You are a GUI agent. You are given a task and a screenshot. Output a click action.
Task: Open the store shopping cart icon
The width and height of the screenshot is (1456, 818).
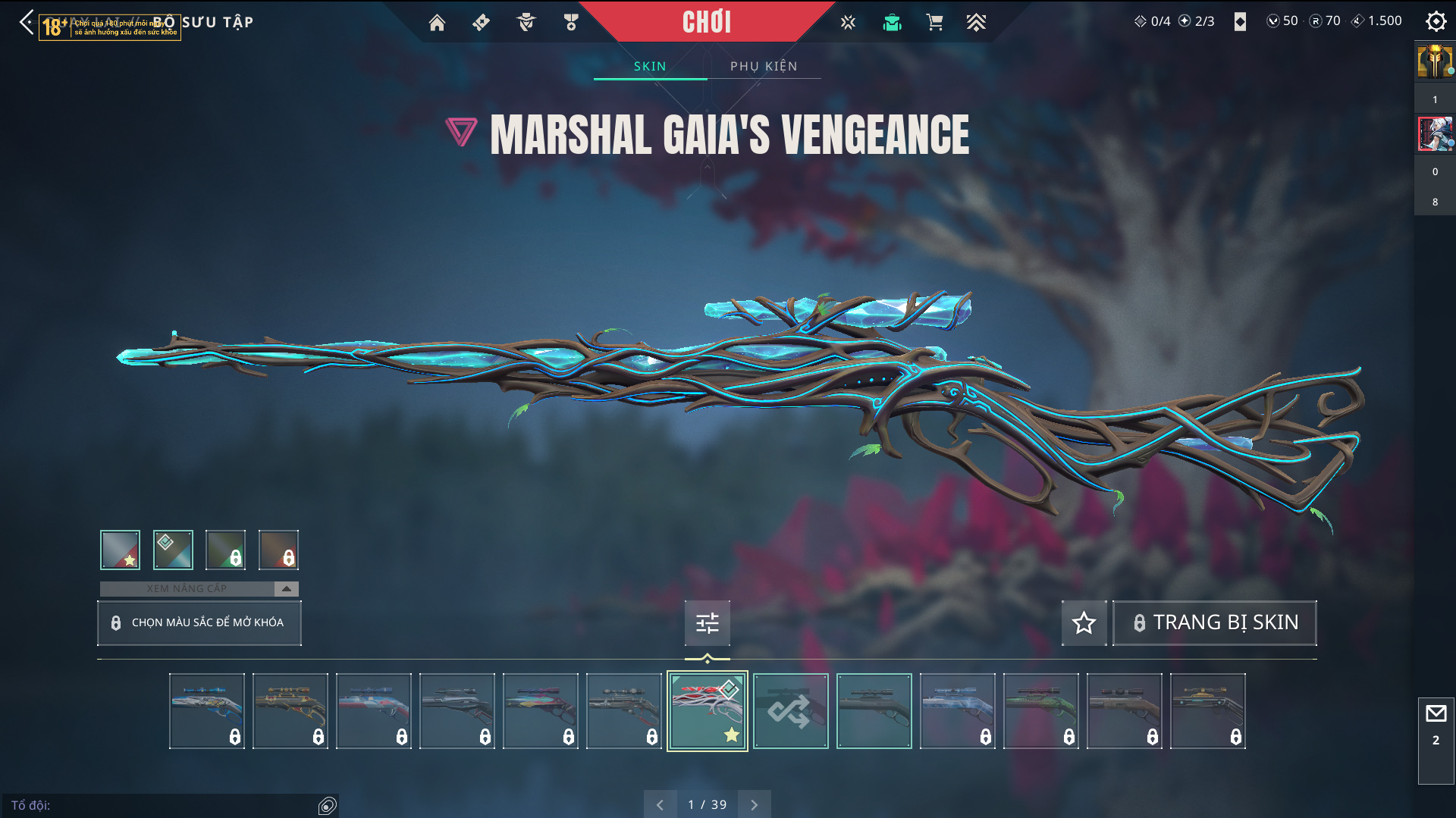point(934,23)
